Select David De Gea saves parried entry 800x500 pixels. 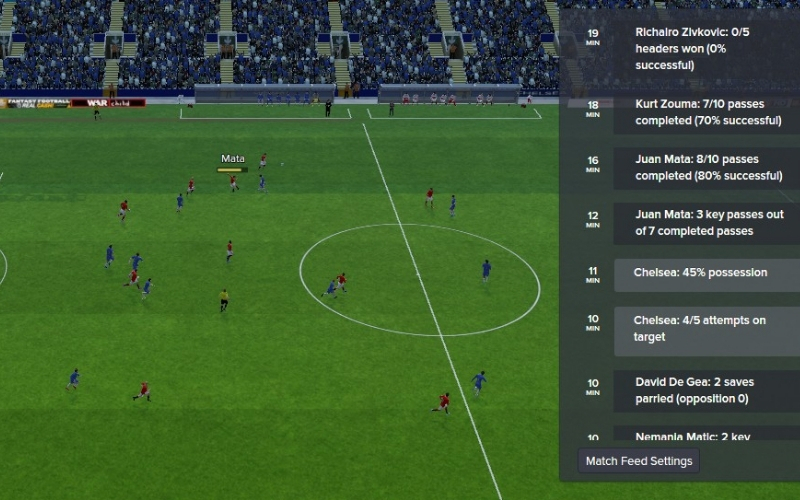tap(706, 390)
